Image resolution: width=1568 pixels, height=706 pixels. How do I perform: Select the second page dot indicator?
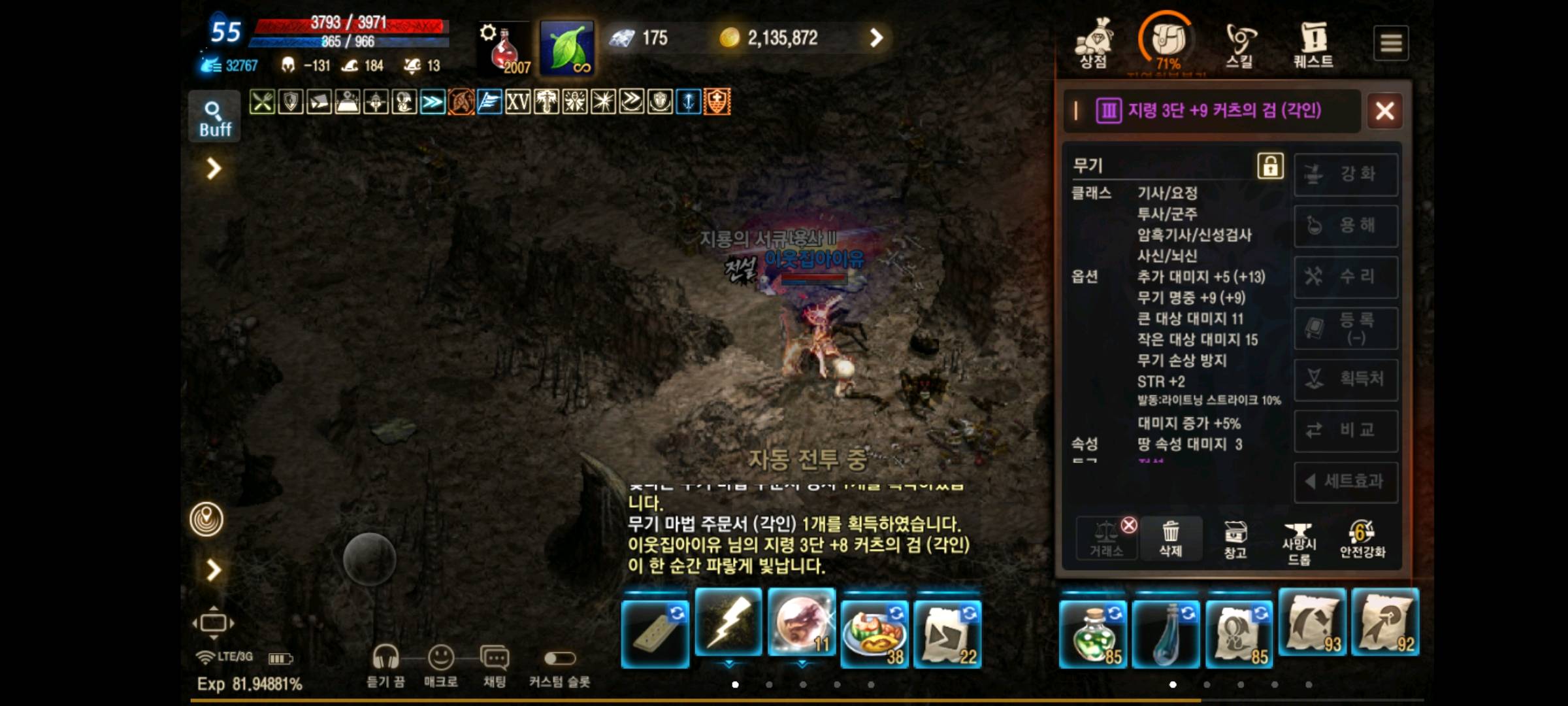point(770,684)
